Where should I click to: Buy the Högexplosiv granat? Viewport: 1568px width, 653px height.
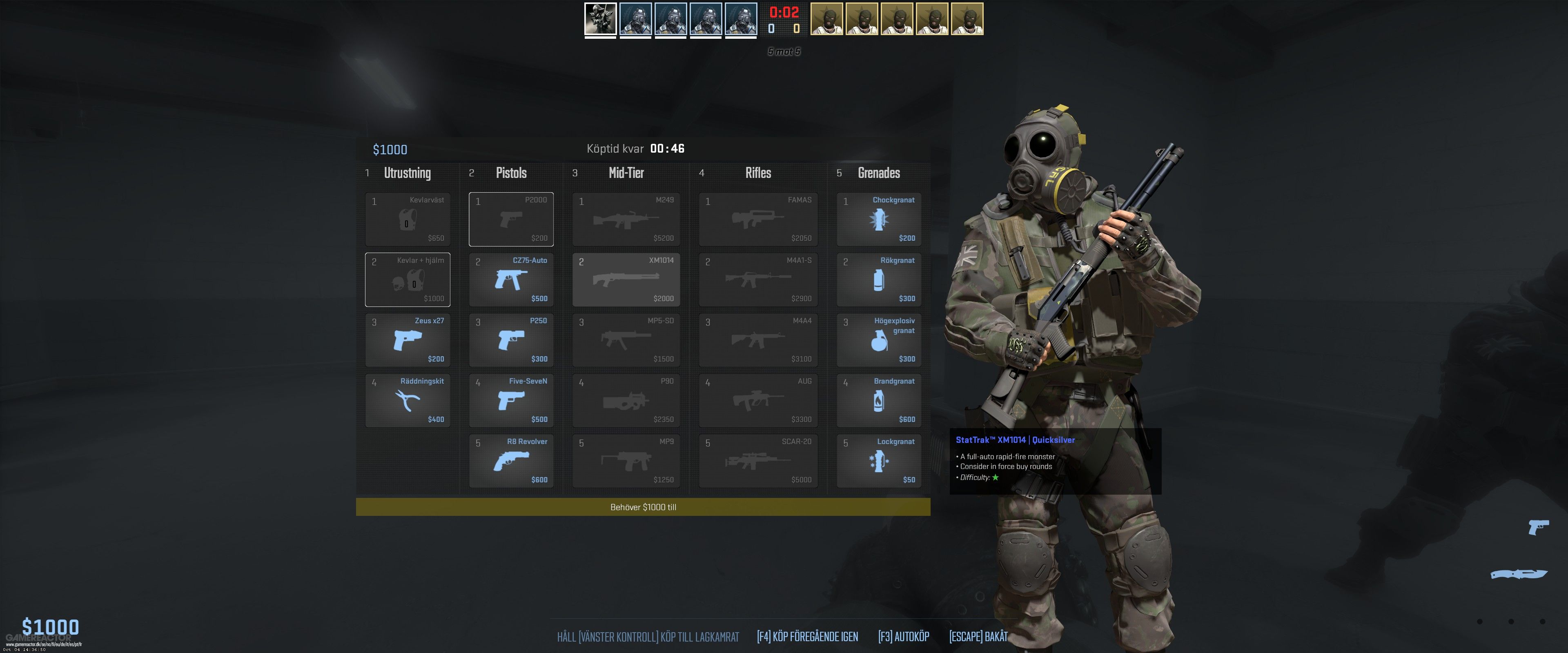click(878, 340)
